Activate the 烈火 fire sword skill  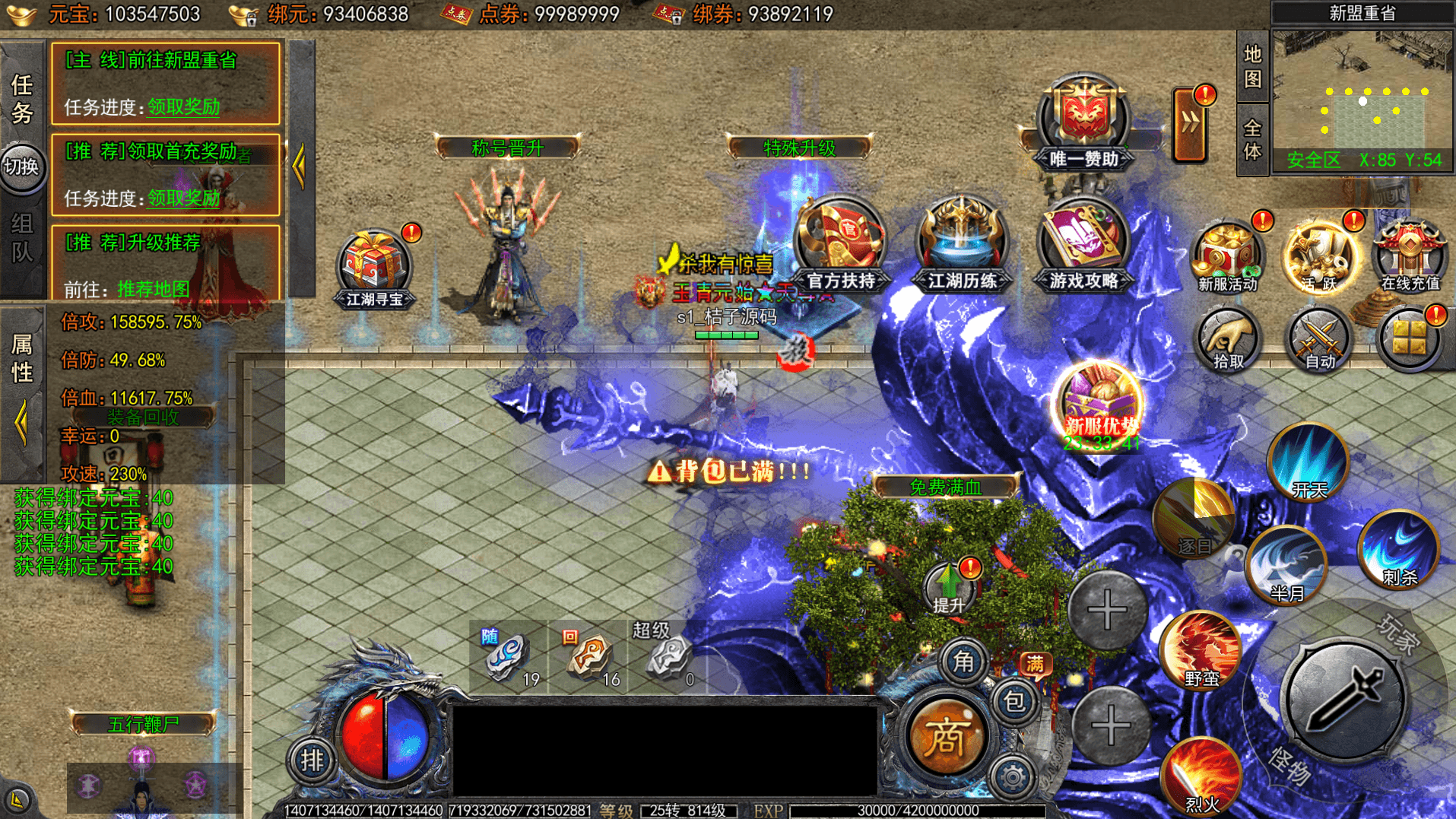1201,776
